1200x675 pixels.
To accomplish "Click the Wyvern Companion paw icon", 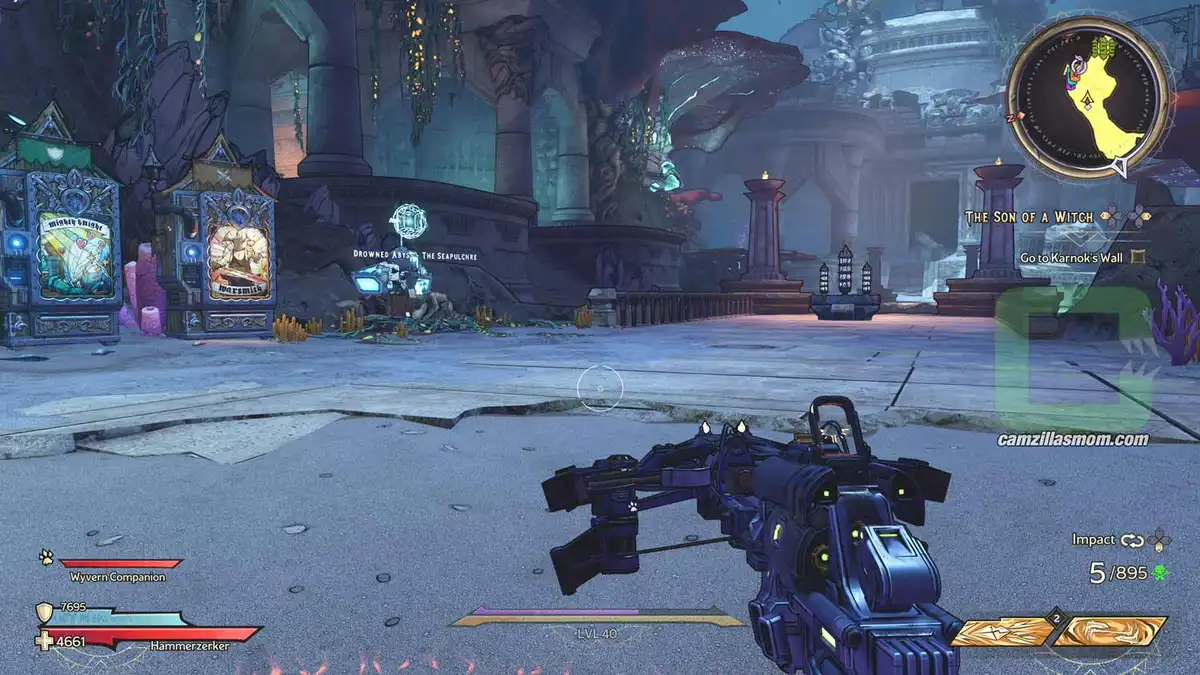I will 46,558.
